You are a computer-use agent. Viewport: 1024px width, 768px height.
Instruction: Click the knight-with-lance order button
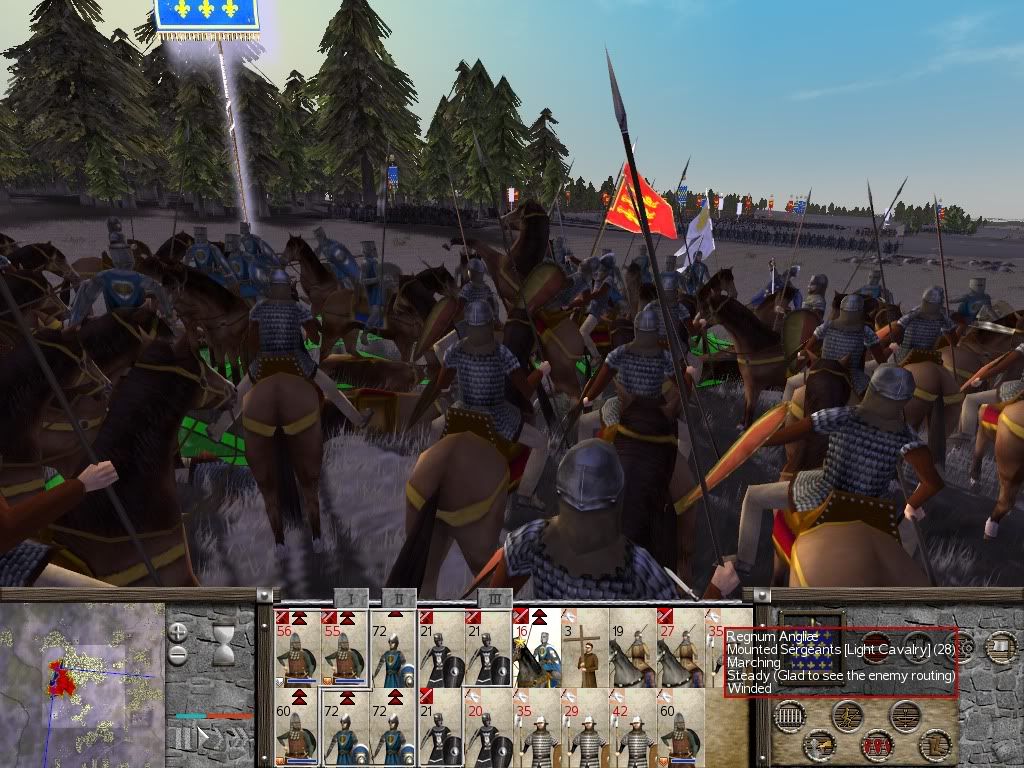(x=820, y=746)
